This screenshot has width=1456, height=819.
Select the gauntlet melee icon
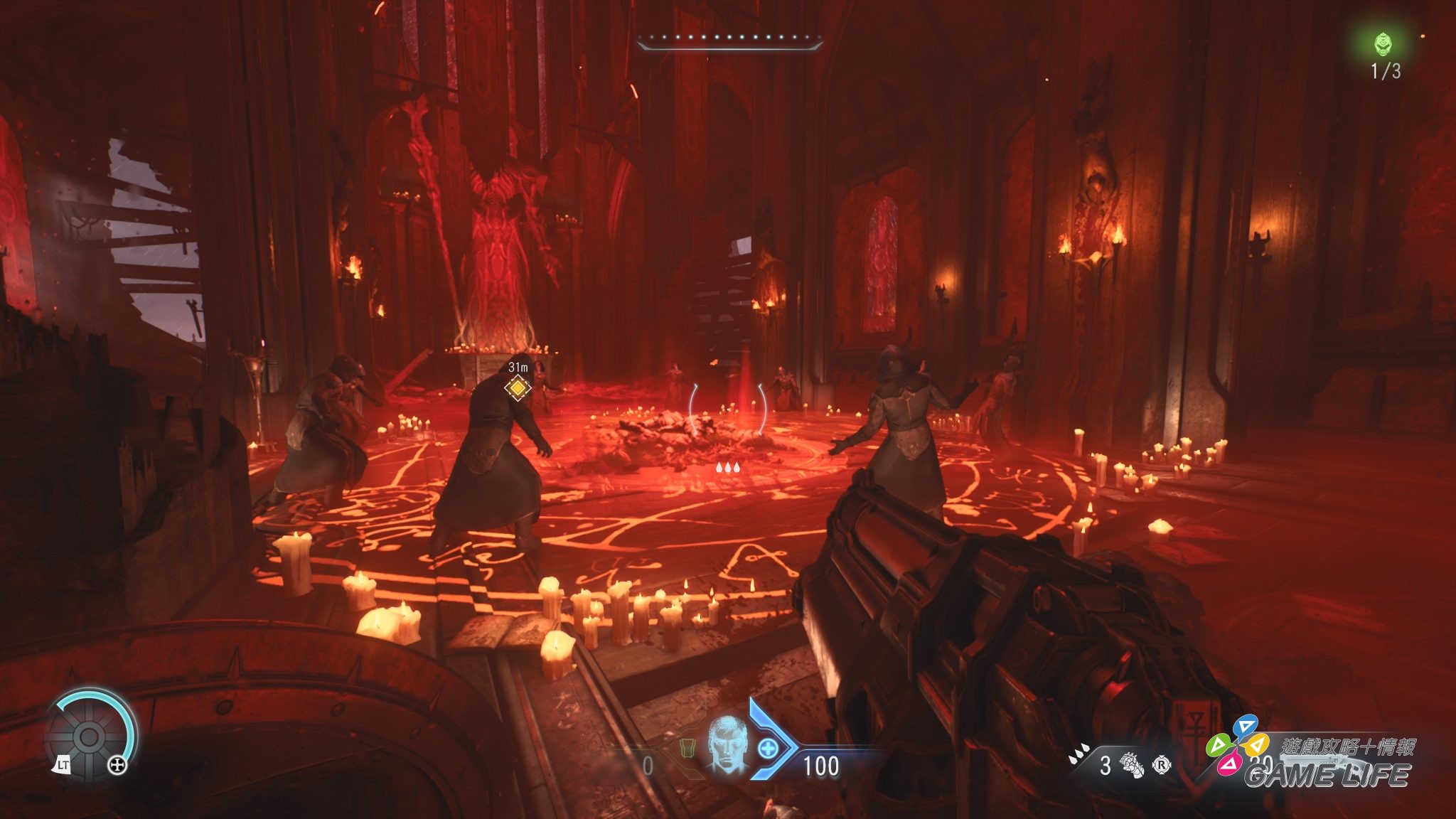coord(1130,765)
